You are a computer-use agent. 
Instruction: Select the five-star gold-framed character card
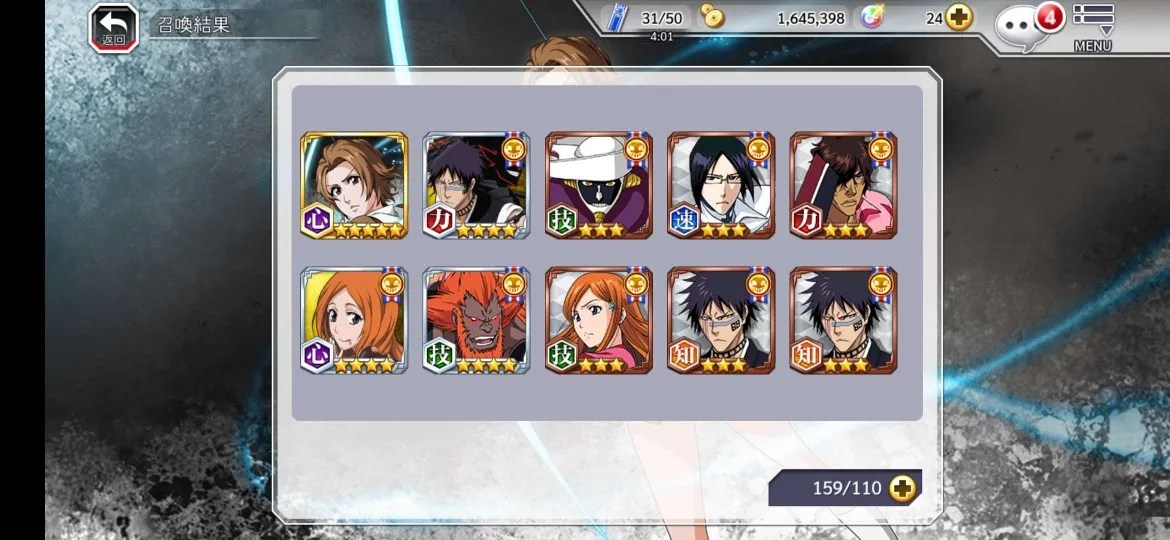(354, 185)
